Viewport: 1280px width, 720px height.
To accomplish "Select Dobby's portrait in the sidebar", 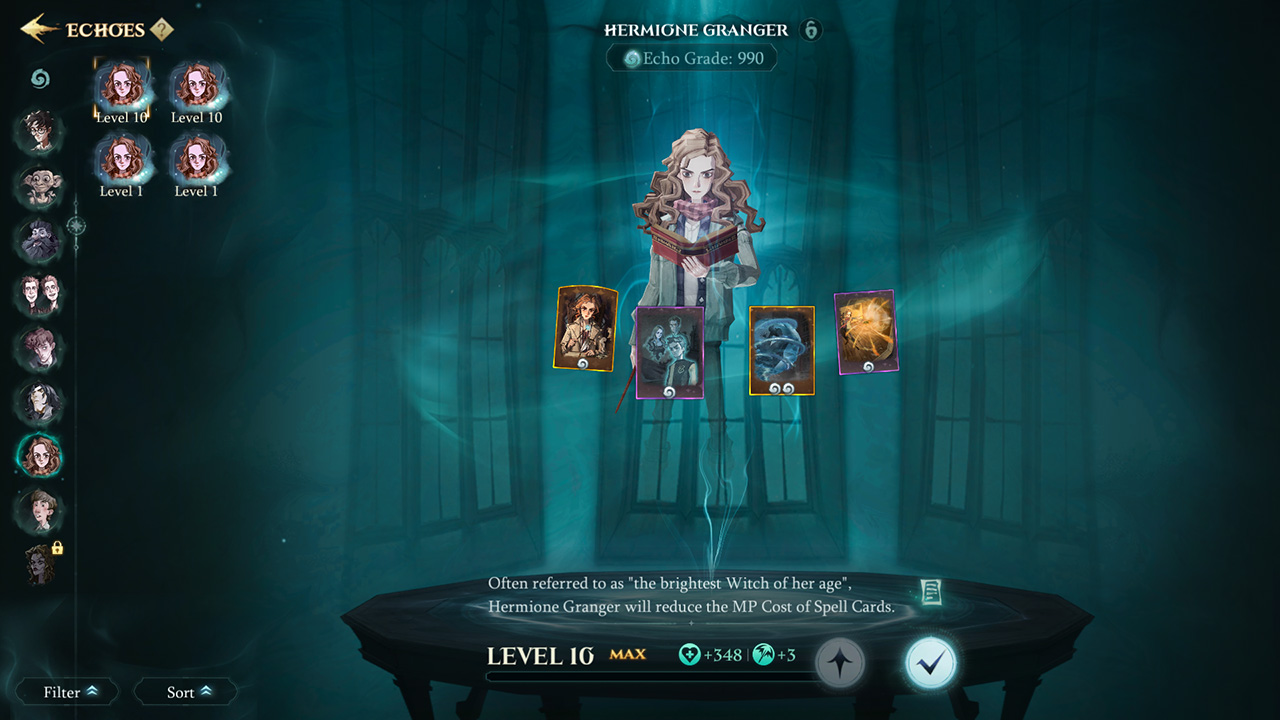I will tap(39, 187).
